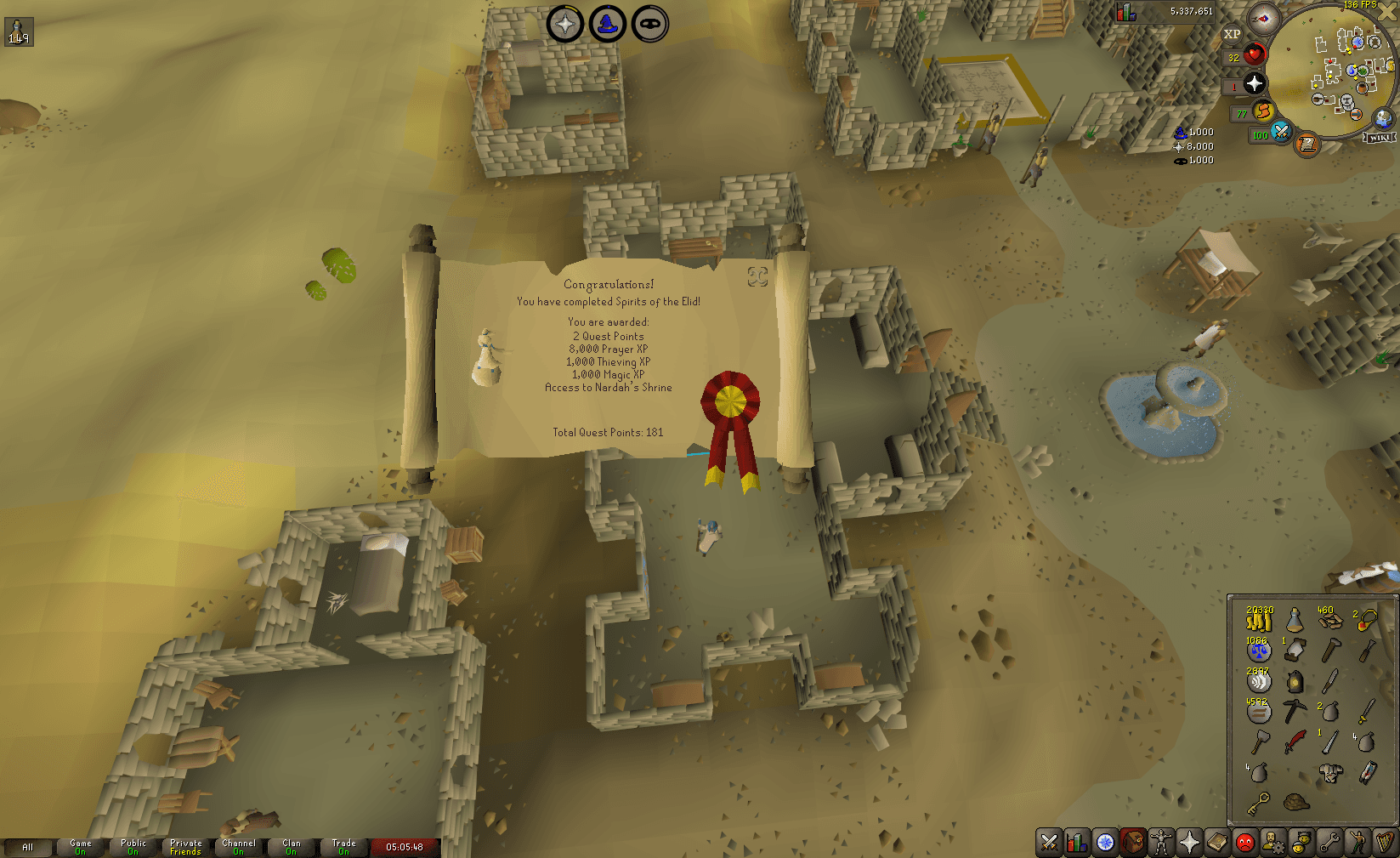Open the Magic spellbook tab
The image size is (1400, 858).
1217,842
